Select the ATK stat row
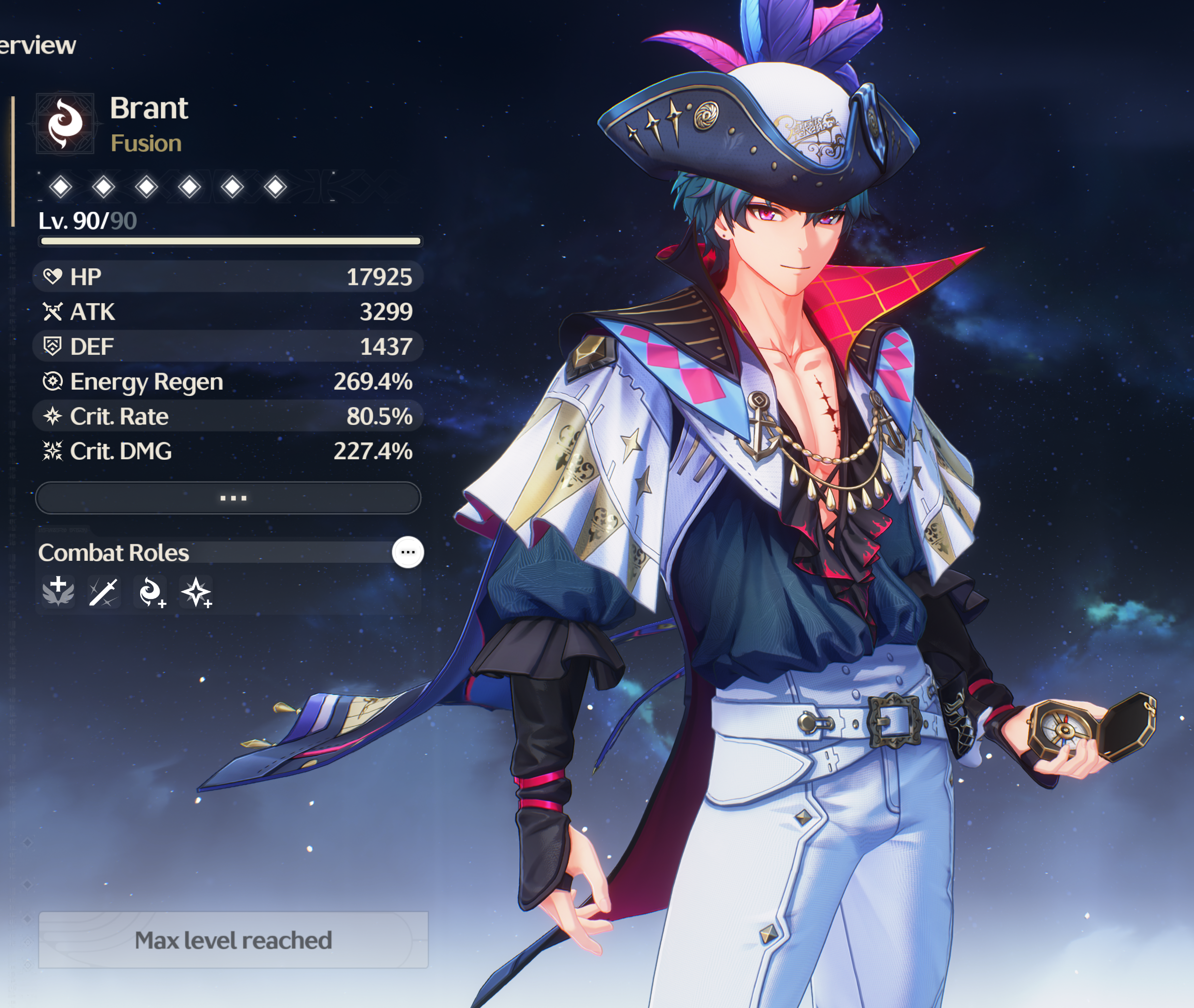The height and width of the screenshot is (1008, 1194). (x=227, y=312)
